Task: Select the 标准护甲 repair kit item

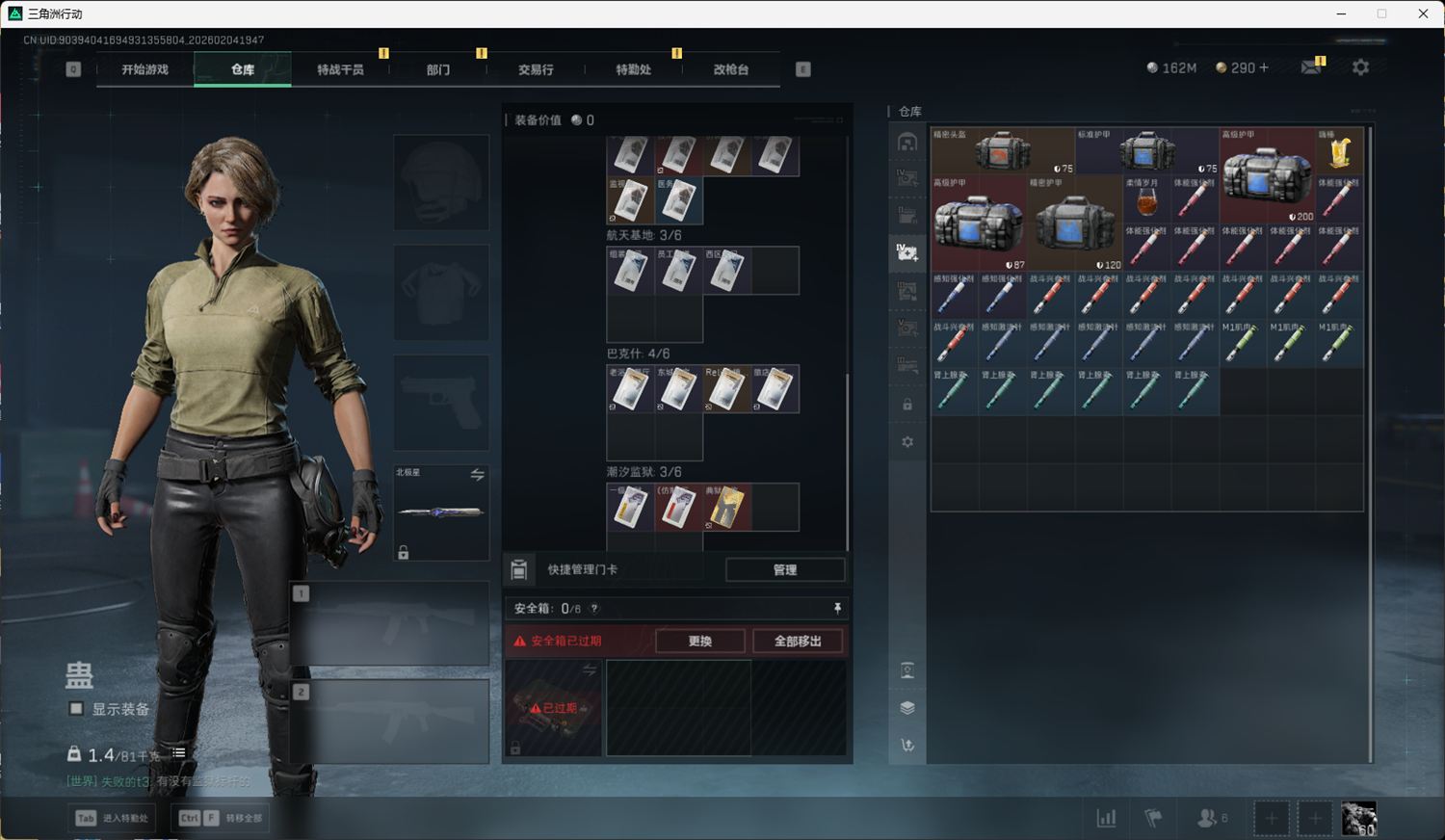Action: (x=1146, y=150)
